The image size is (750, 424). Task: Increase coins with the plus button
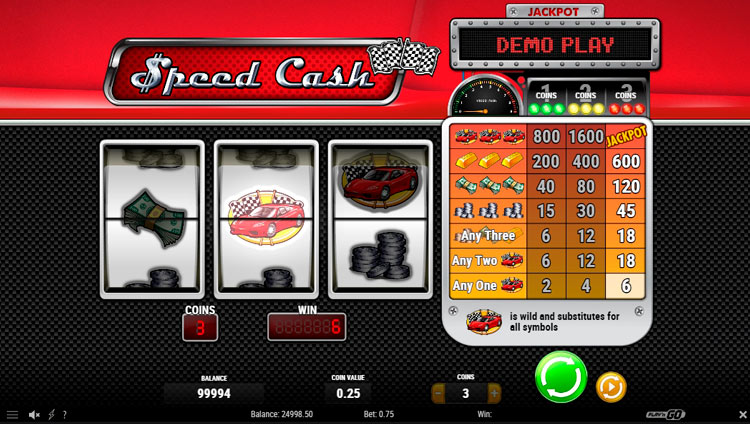tap(493, 394)
